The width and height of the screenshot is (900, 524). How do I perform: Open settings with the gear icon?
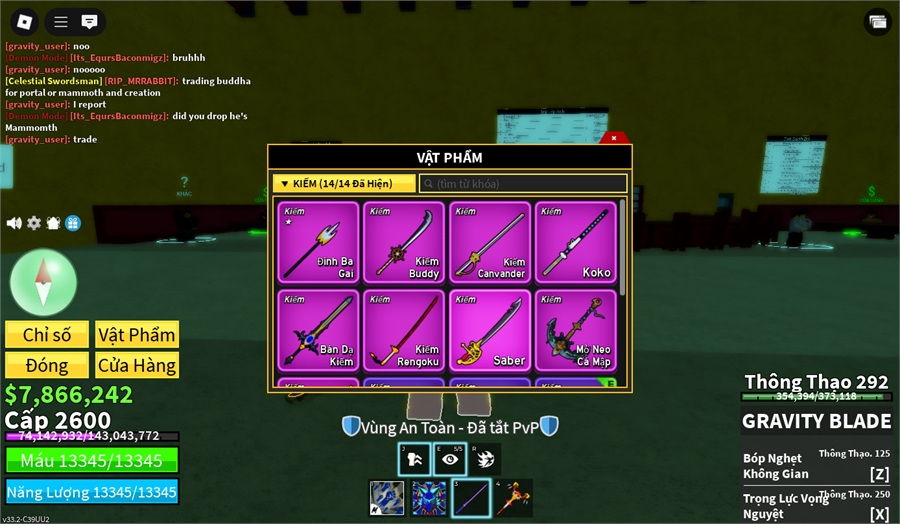pos(34,223)
